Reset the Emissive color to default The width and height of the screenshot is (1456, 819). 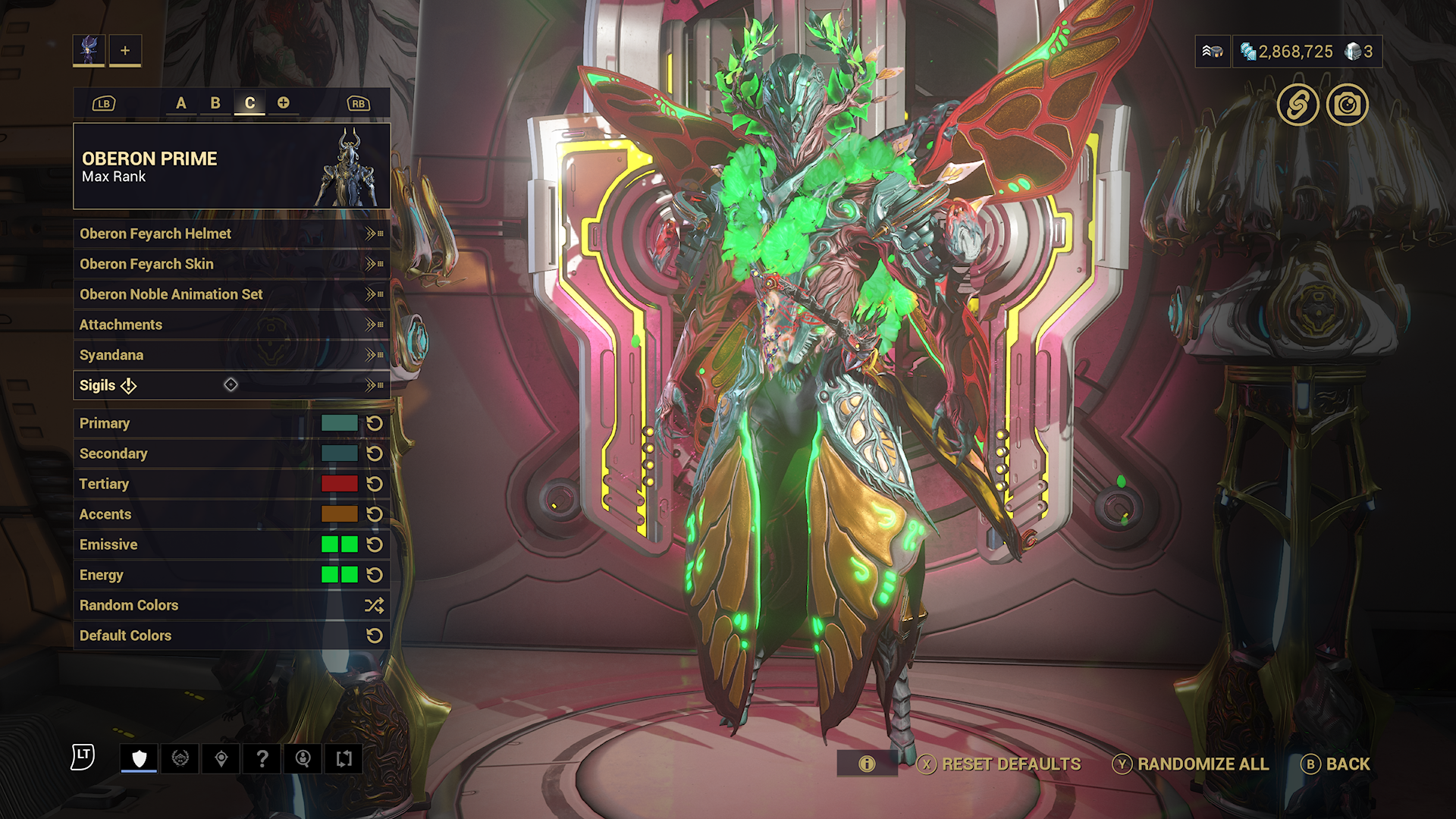pyautogui.click(x=375, y=544)
